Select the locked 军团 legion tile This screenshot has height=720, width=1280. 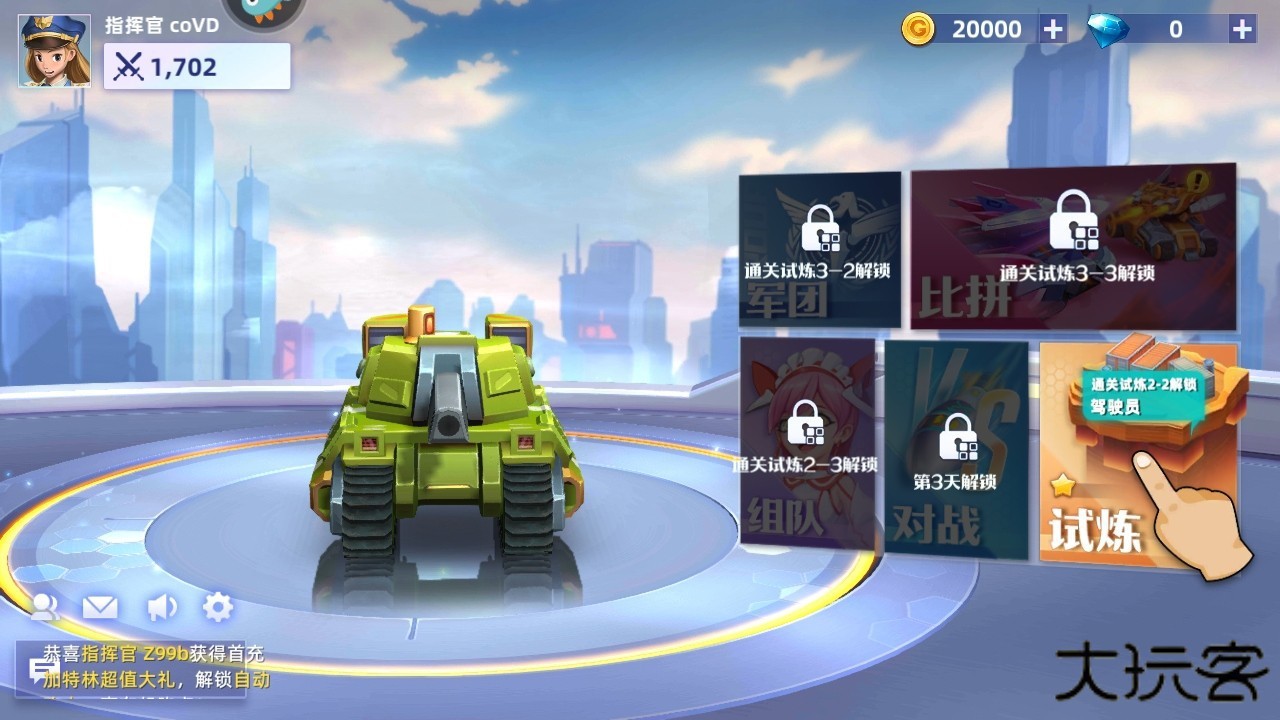pyautogui.click(x=819, y=250)
